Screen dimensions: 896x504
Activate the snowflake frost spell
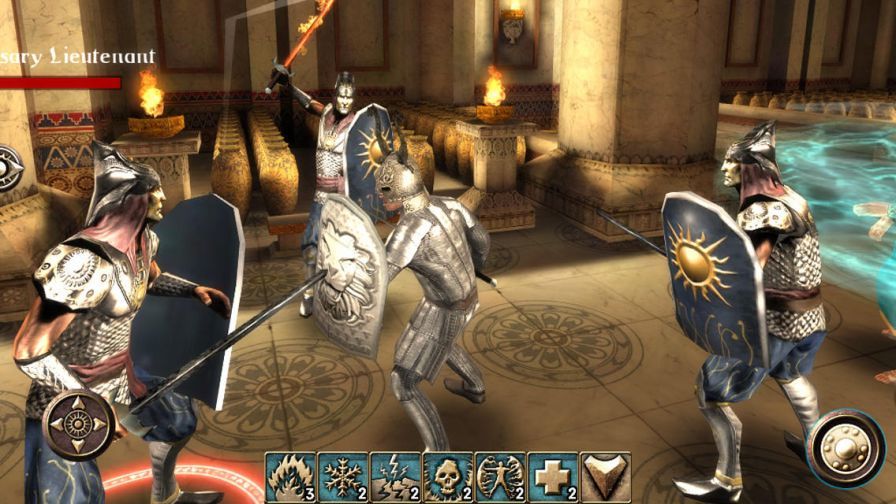pos(343,477)
